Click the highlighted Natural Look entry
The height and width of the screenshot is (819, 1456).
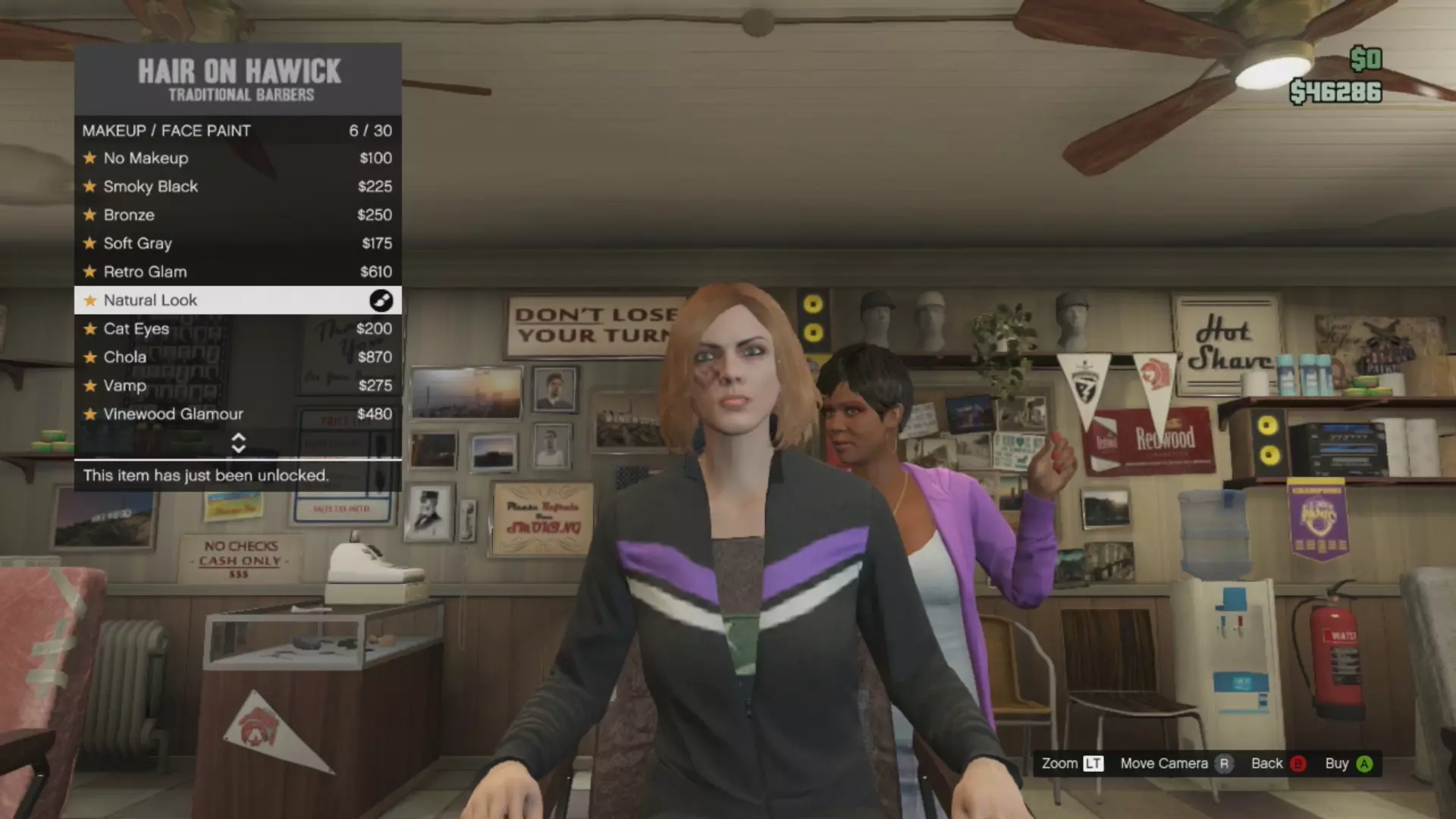[237, 300]
